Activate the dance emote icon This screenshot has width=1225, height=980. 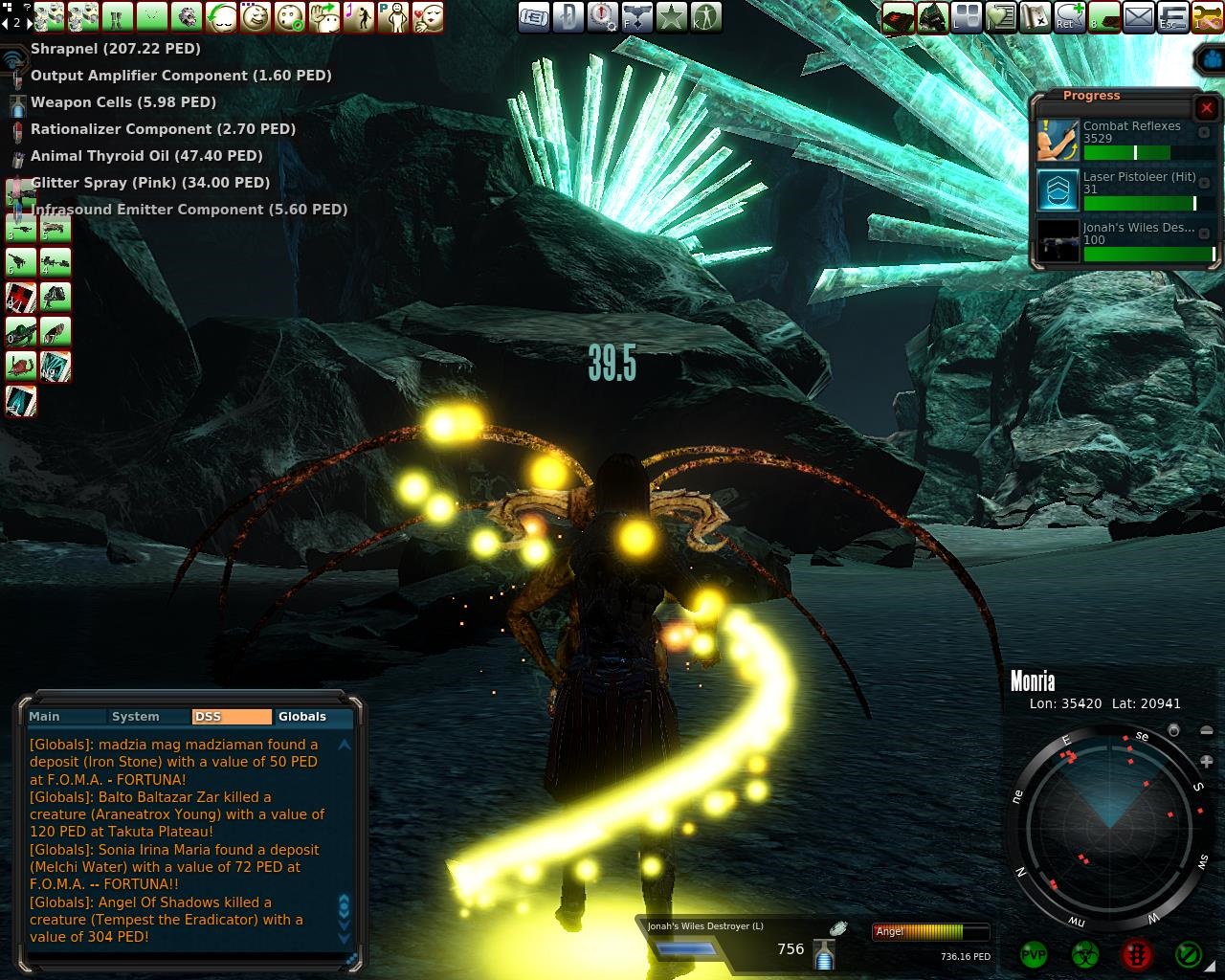pos(359,17)
